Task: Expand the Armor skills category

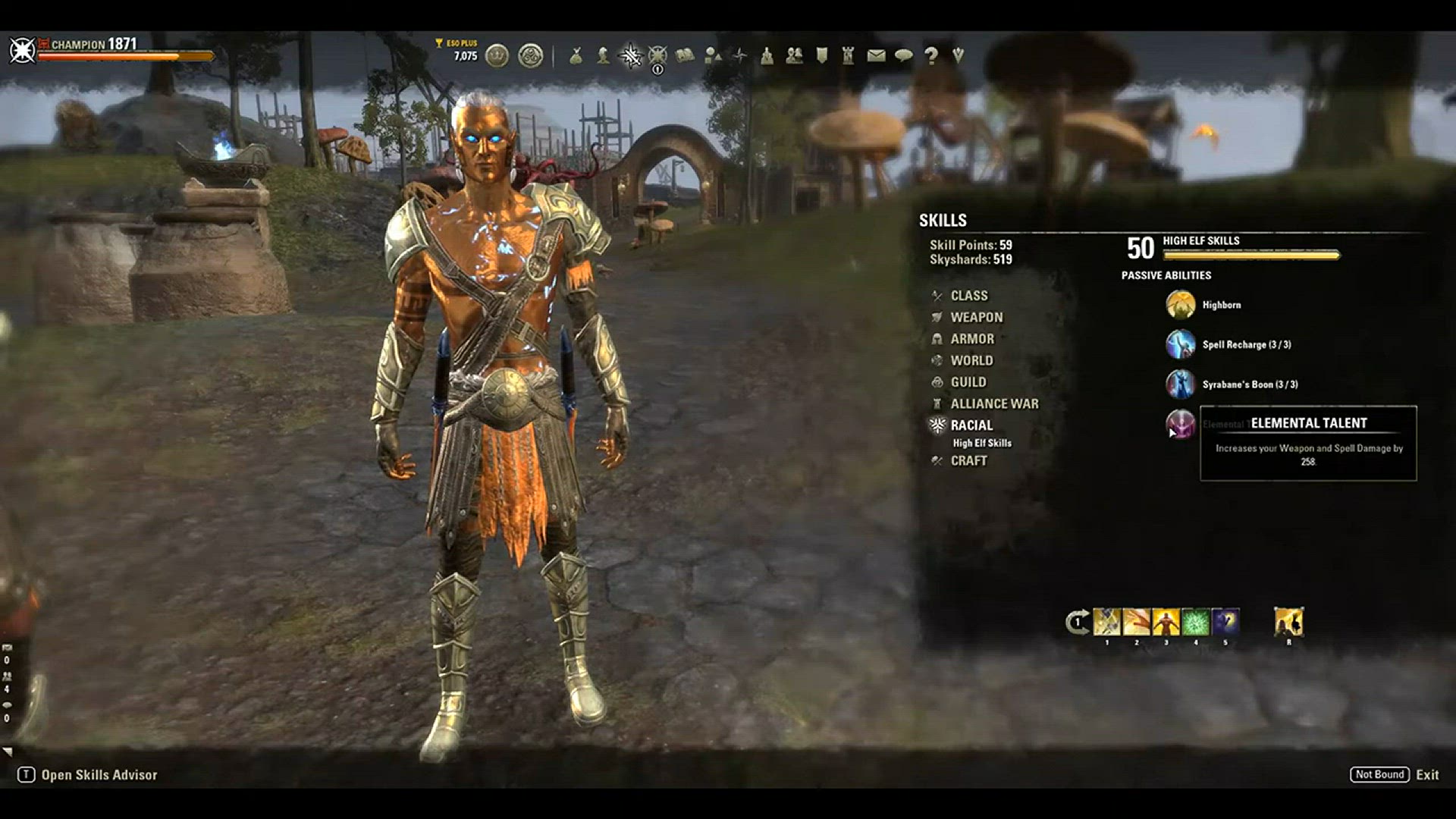Action: tap(971, 339)
